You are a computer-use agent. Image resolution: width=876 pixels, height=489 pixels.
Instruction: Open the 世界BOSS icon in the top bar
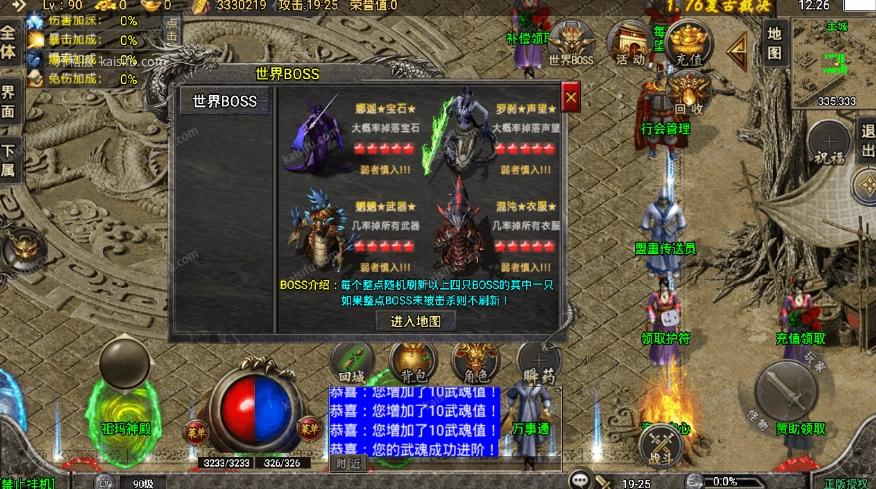point(571,44)
